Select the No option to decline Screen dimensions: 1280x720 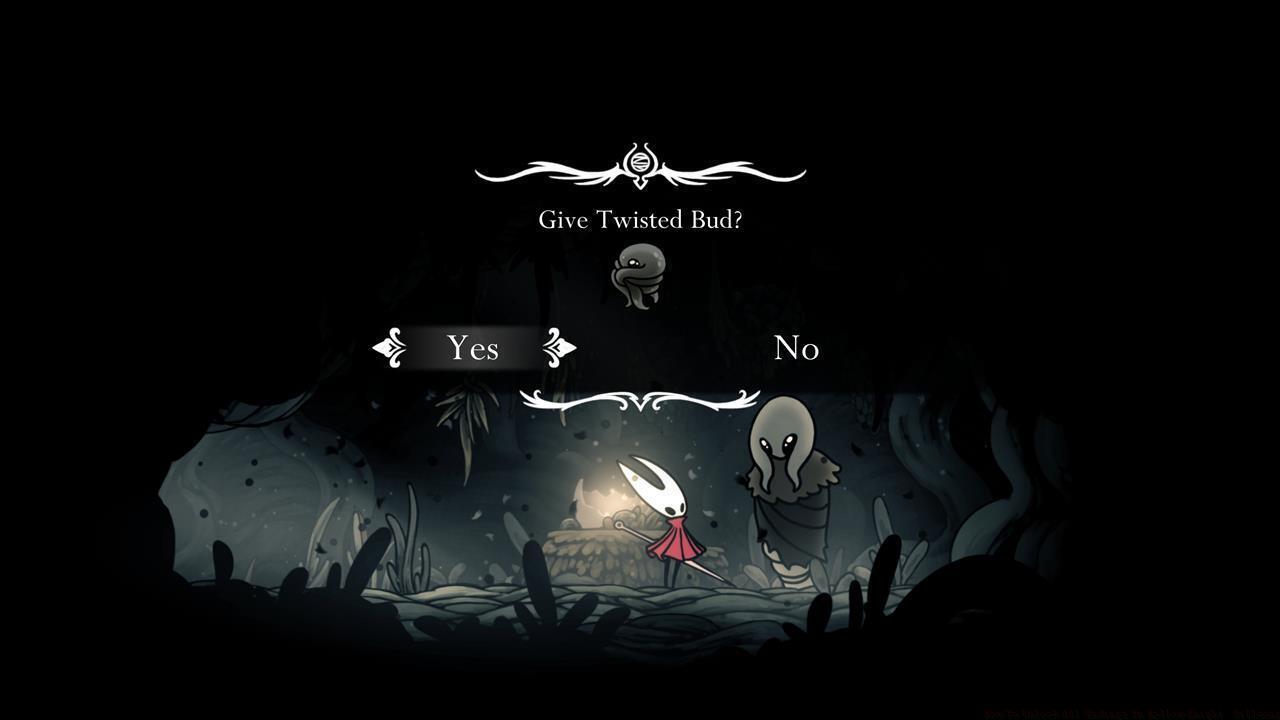pyautogui.click(x=797, y=348)
